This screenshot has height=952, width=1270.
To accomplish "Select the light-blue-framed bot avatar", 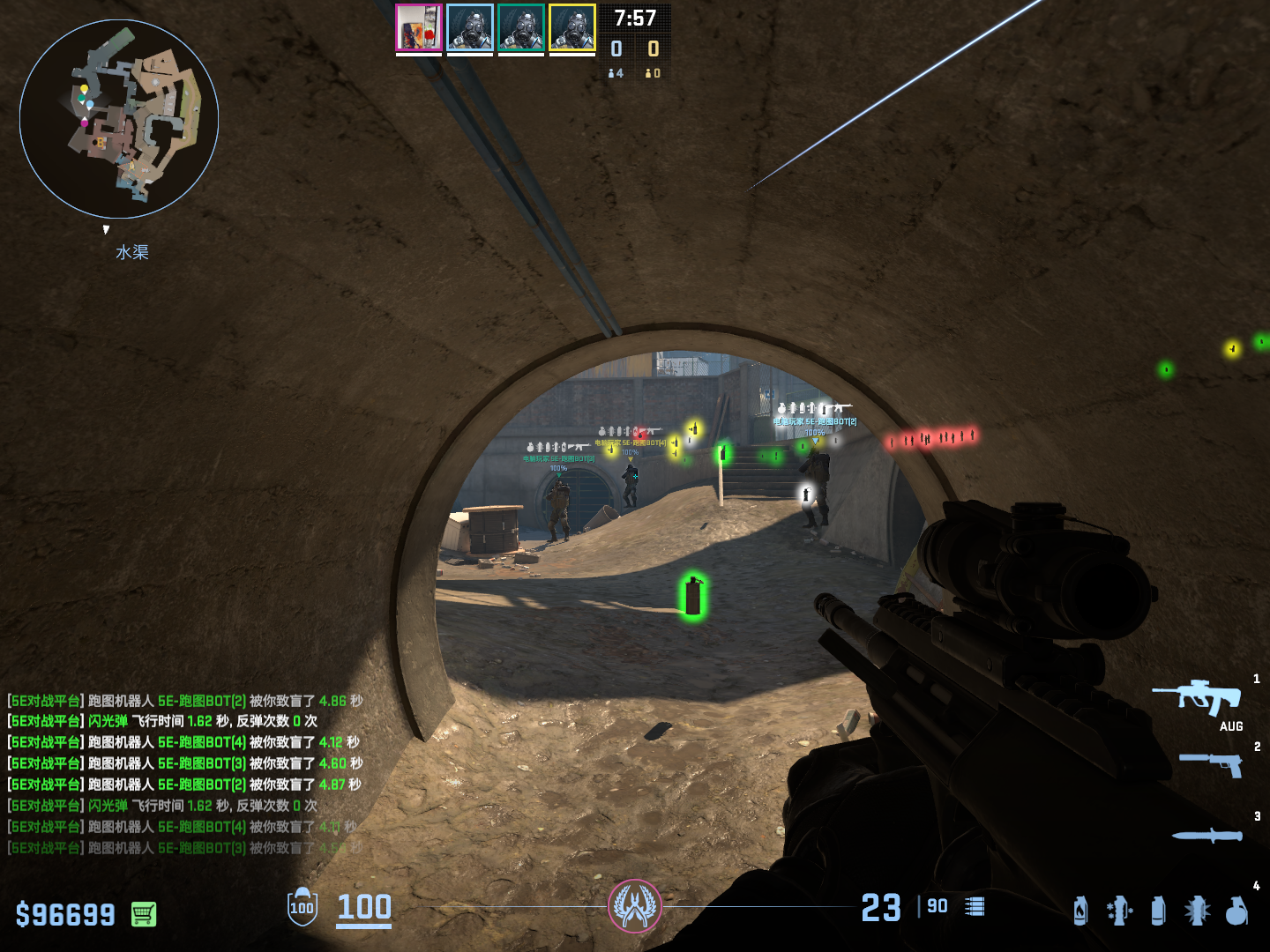I will 469,28.
